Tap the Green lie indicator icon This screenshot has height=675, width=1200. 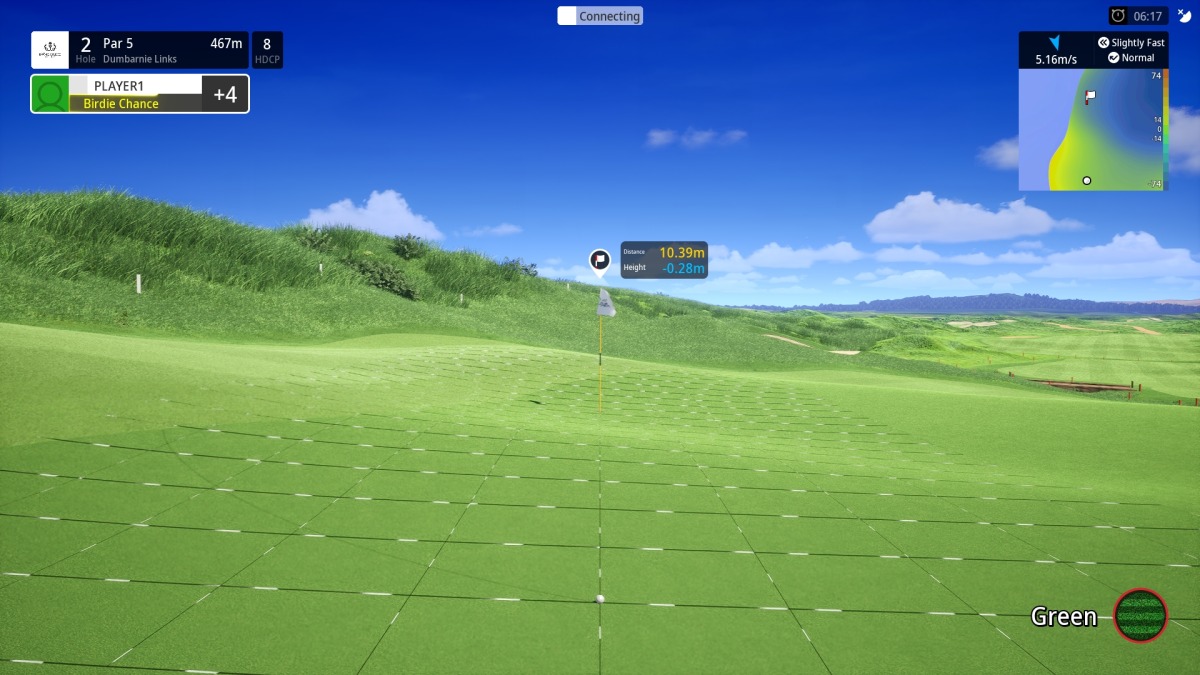[x=1140, y=616]
